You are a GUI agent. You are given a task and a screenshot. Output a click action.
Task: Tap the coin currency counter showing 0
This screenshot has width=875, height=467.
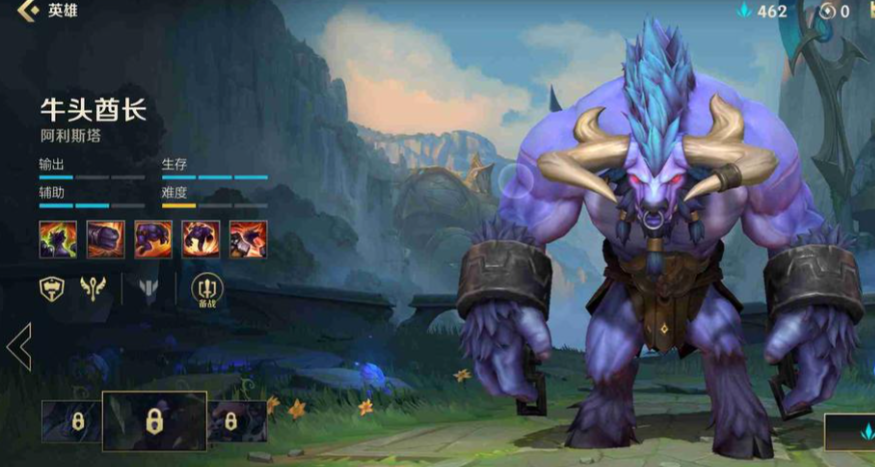834,12
